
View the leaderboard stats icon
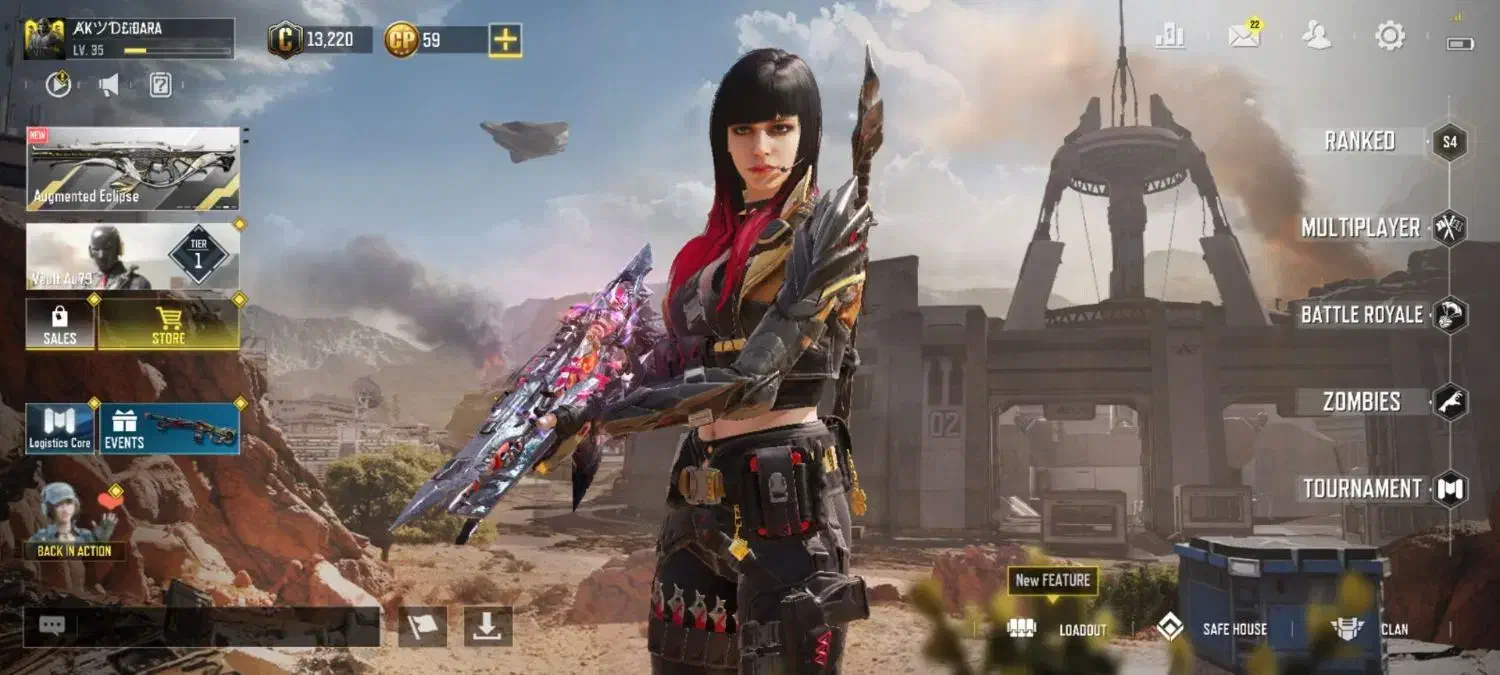pyautogui.click(x=1169, y=37)
